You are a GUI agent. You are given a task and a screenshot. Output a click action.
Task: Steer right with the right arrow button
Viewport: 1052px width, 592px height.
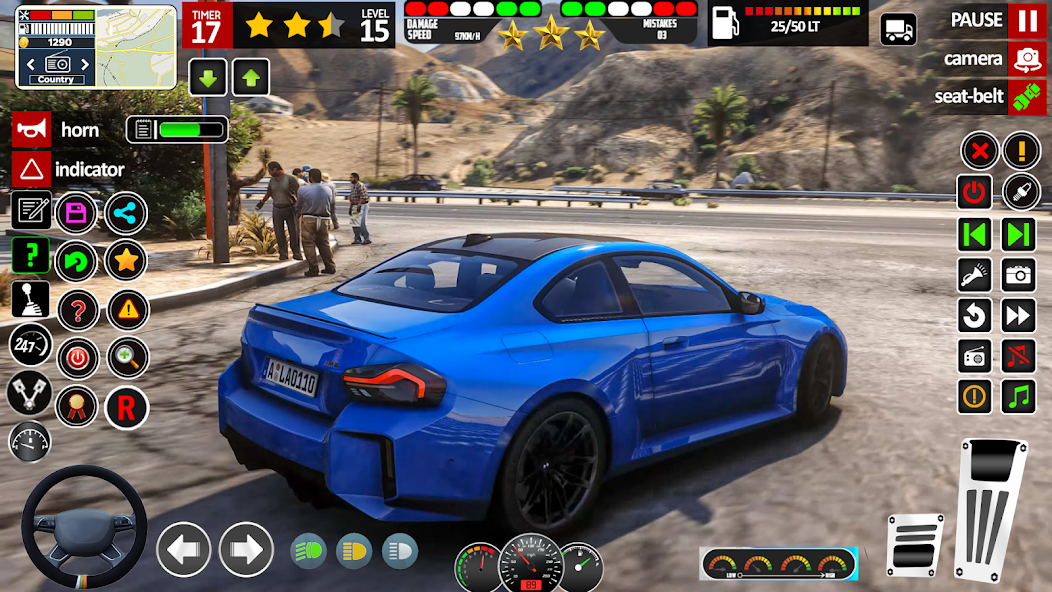click(246, 549)
